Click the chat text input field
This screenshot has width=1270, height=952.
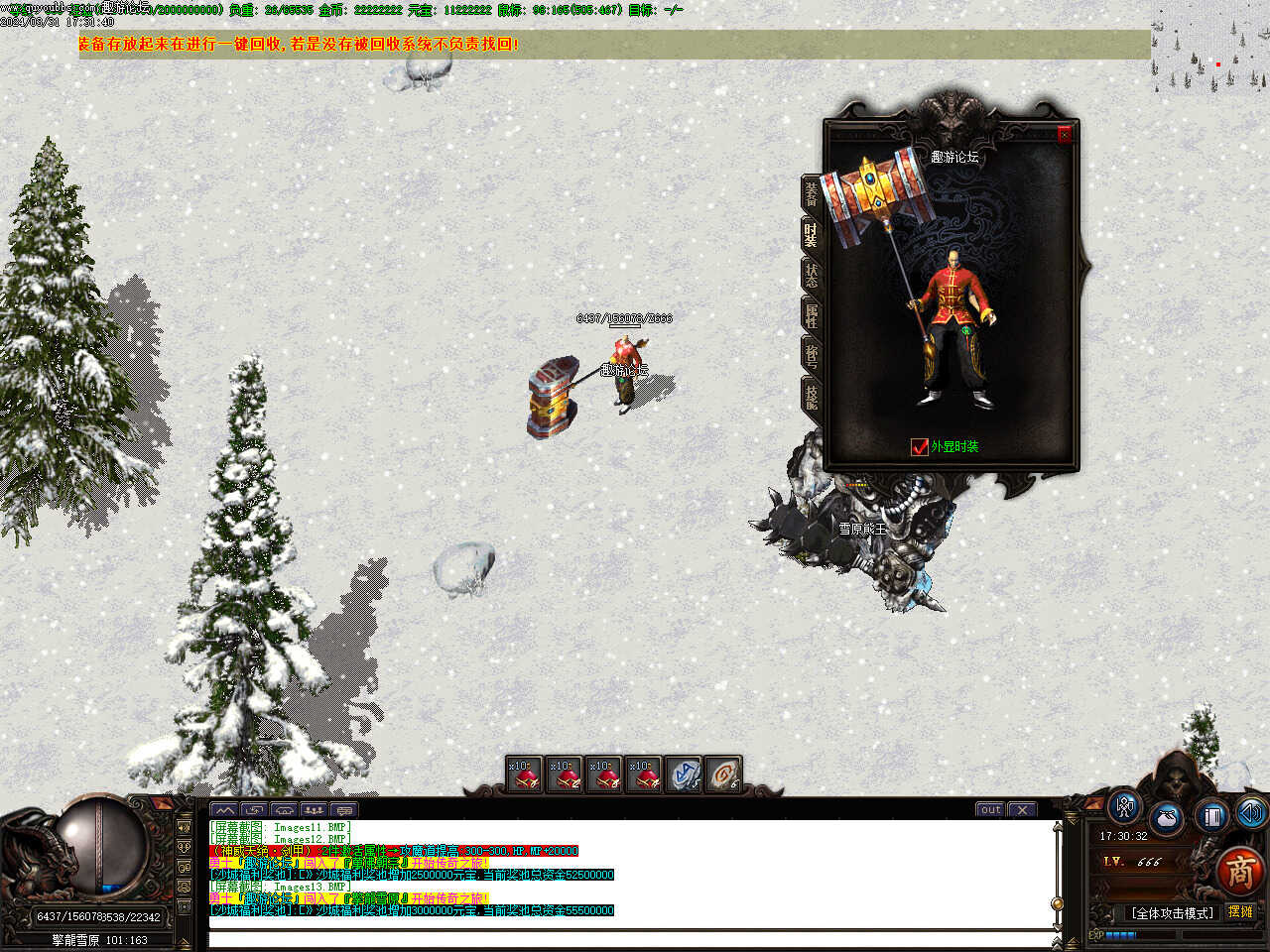(x=630, y=938)
